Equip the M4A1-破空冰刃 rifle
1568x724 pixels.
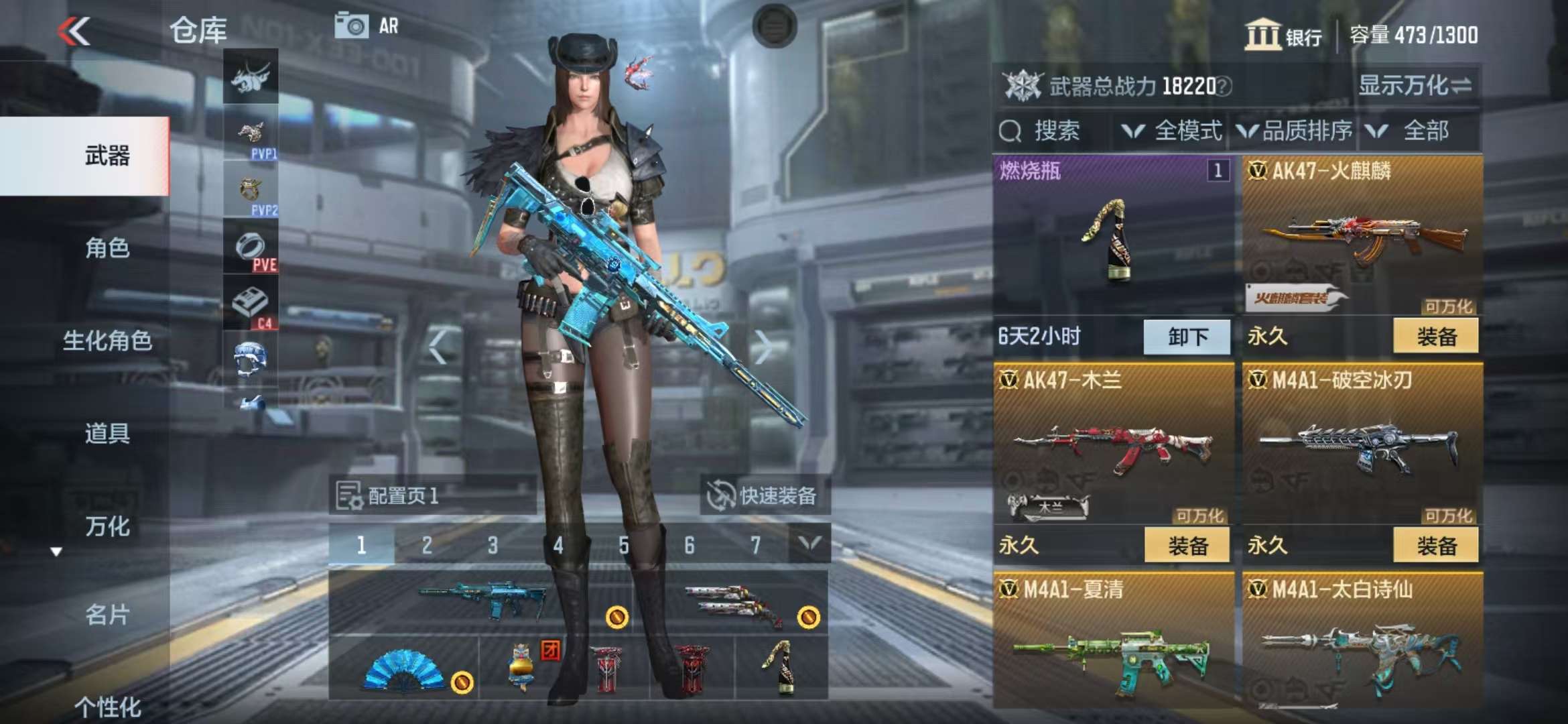coord(1435,546)
